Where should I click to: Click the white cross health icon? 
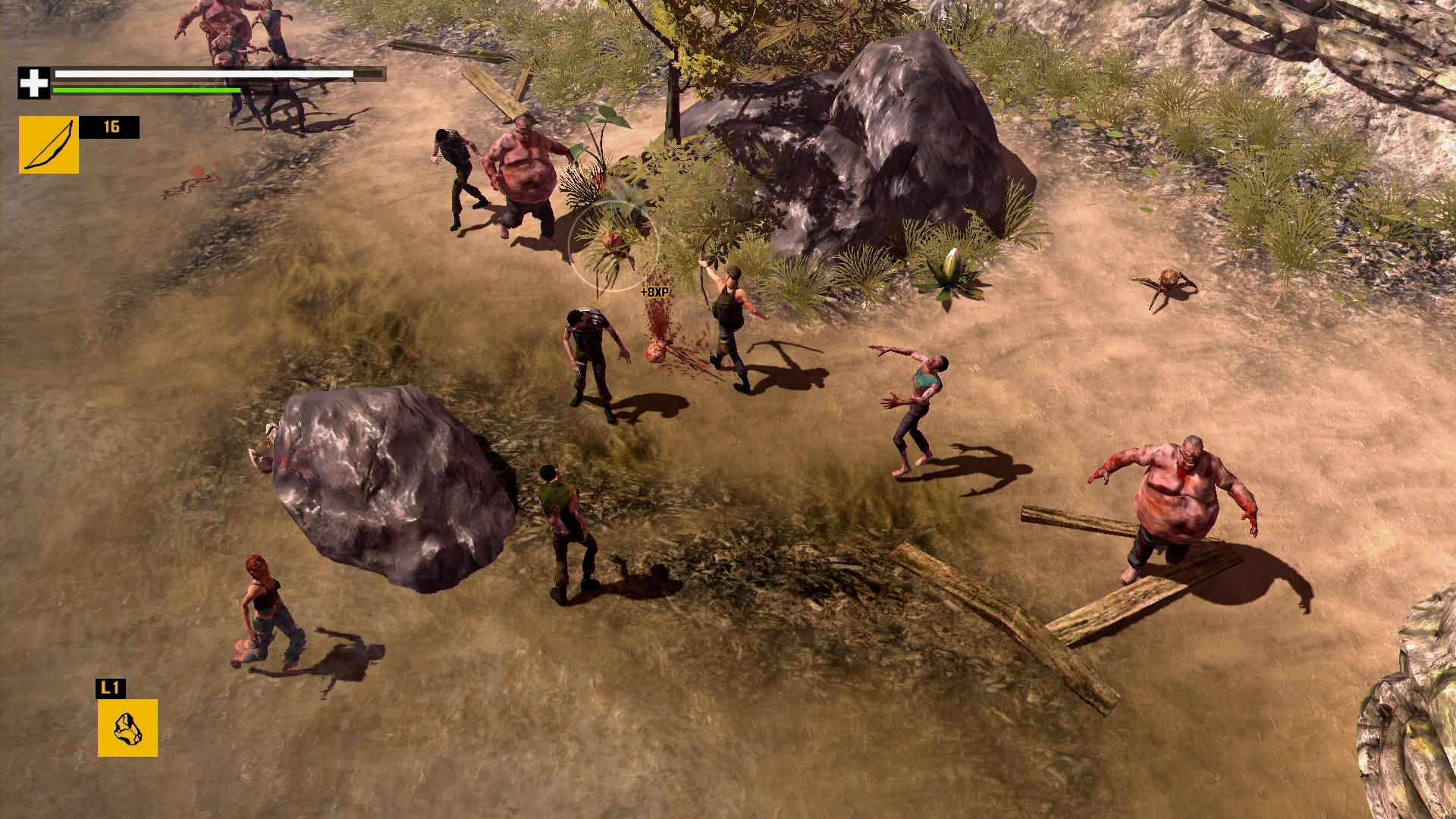[x=33, y=83]
